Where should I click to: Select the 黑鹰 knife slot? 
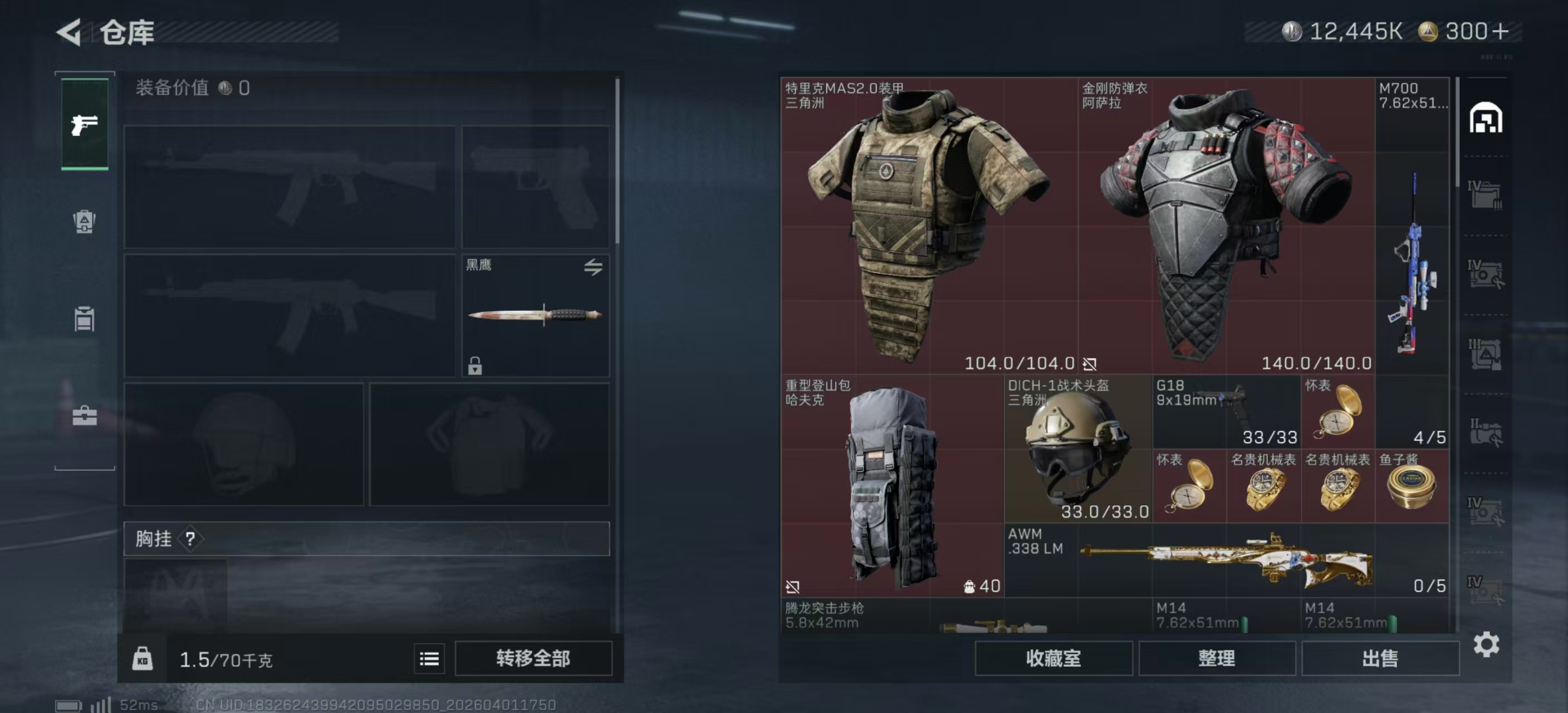(x=535, y=315)
